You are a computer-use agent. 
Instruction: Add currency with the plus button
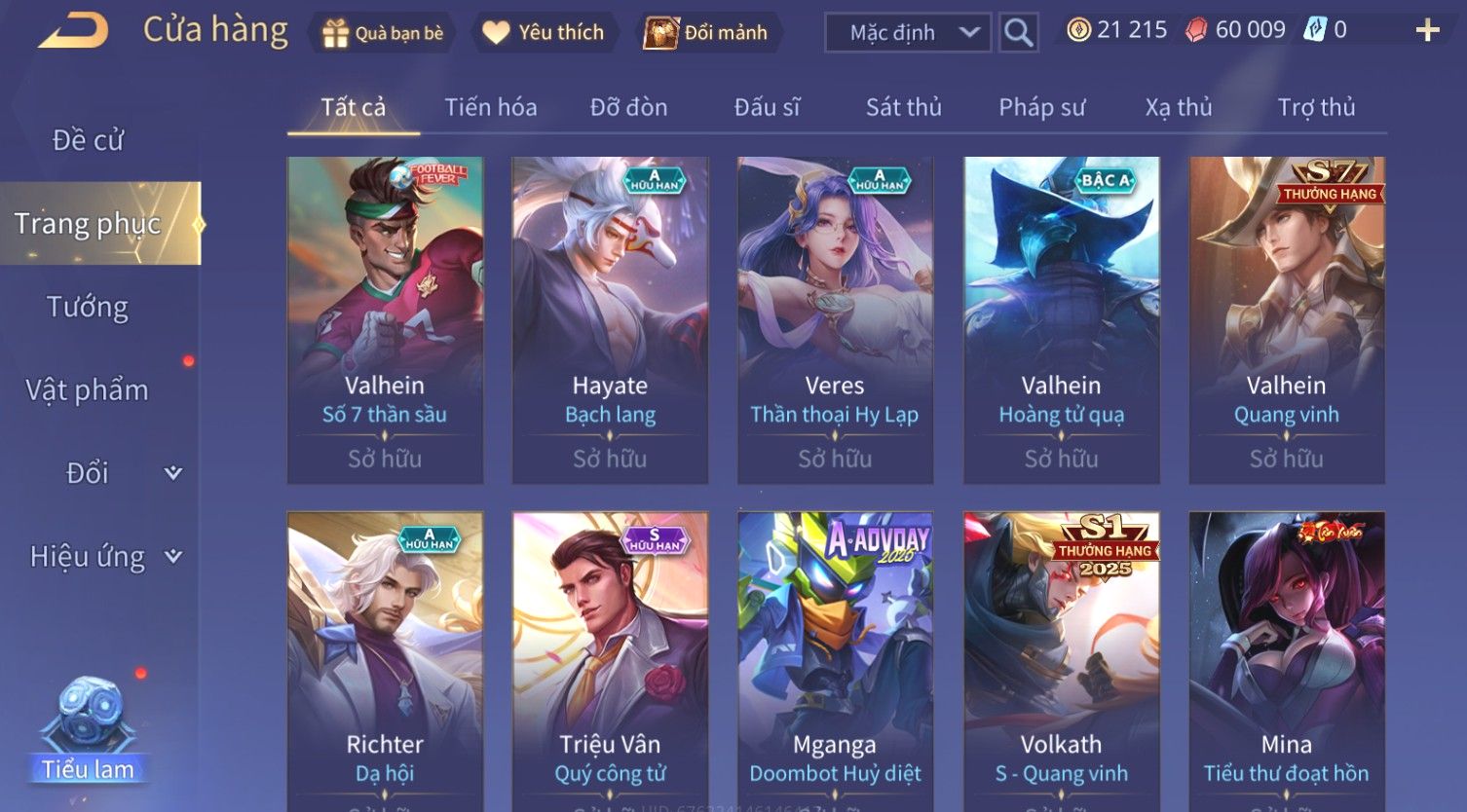click(1427, 31)
